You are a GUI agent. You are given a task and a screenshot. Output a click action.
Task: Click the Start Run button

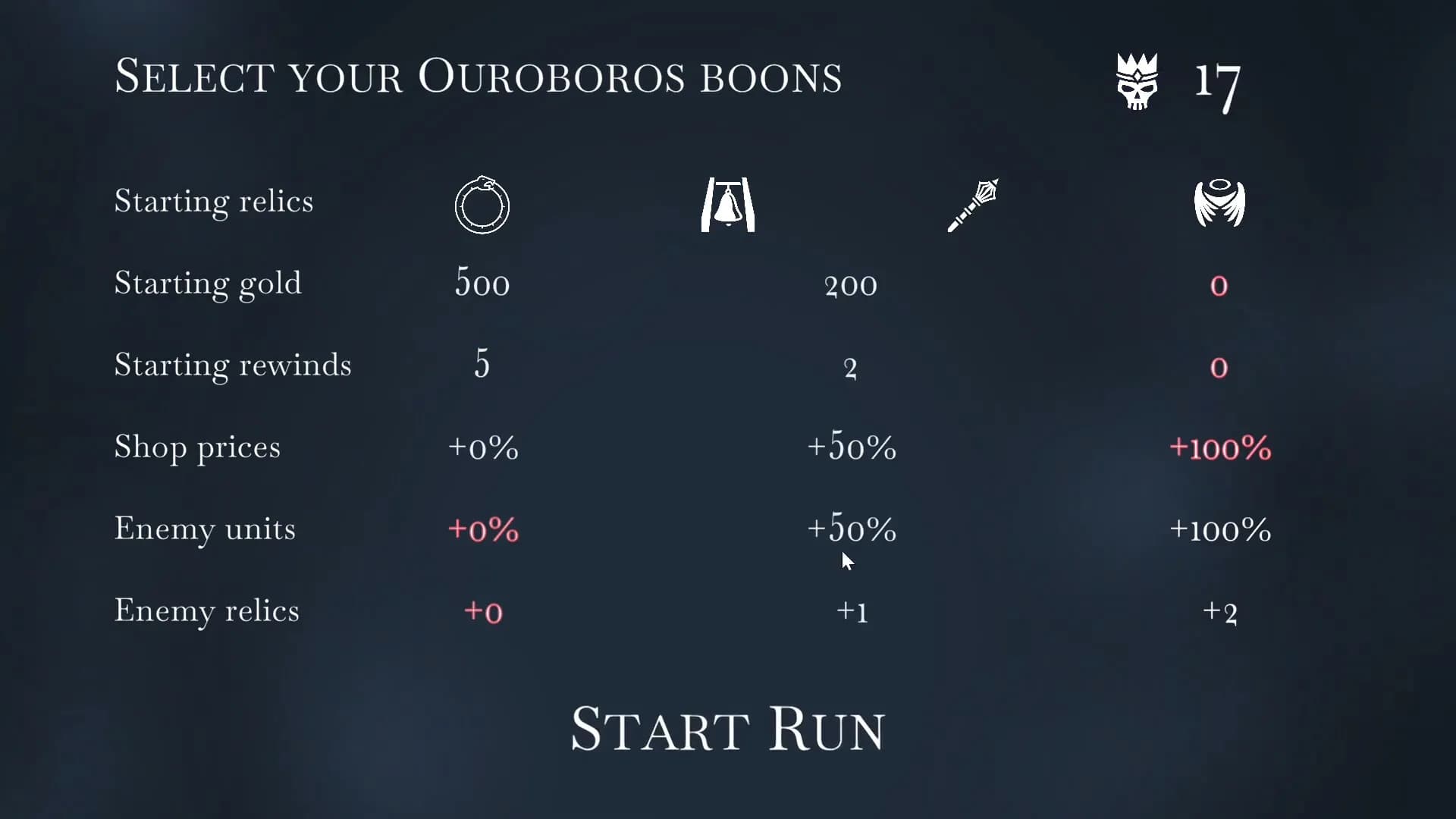click(x=727, y=728)
